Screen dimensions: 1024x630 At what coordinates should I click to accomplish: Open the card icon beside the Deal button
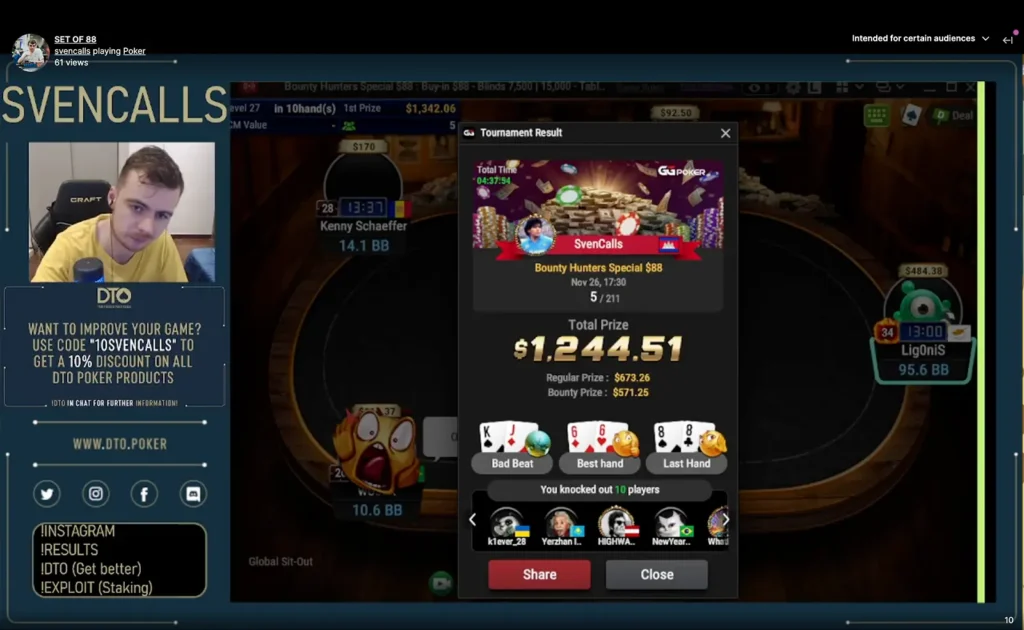(x=911, y=115)
